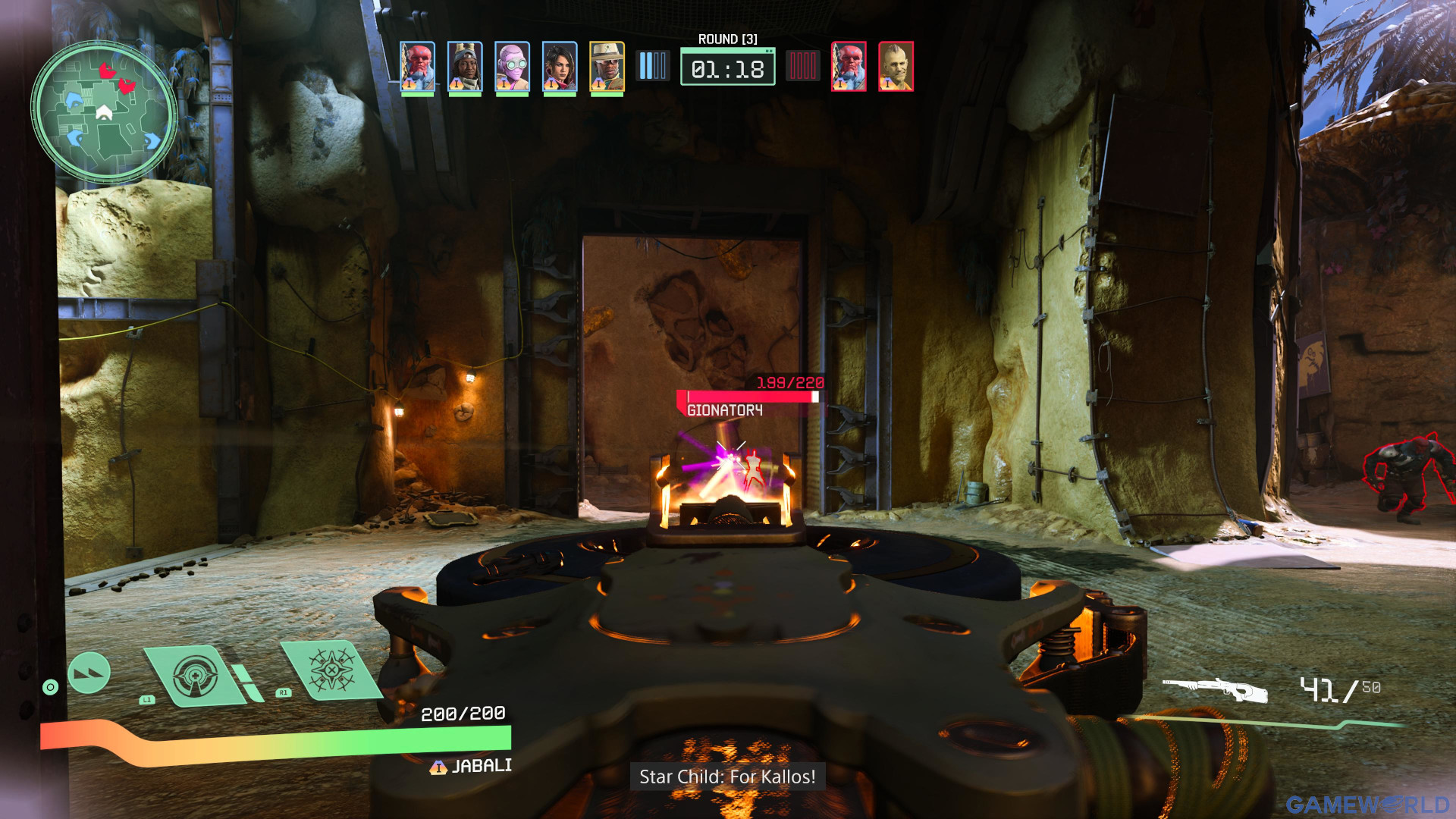This screenshot has height=819, width=1456.
Task: Choose the bald enemy portrait
Action: (x=896, y=67)
